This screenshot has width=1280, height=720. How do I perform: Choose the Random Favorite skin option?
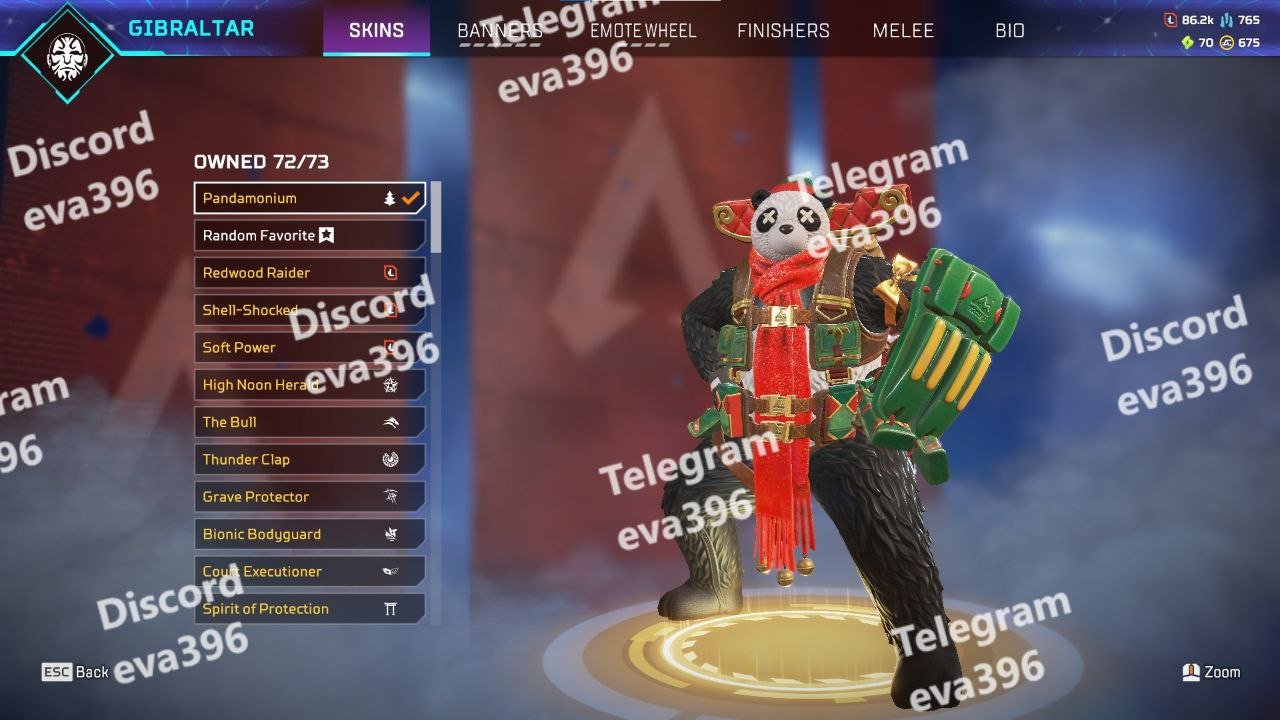pyautogui.click(x=309, y=236)
